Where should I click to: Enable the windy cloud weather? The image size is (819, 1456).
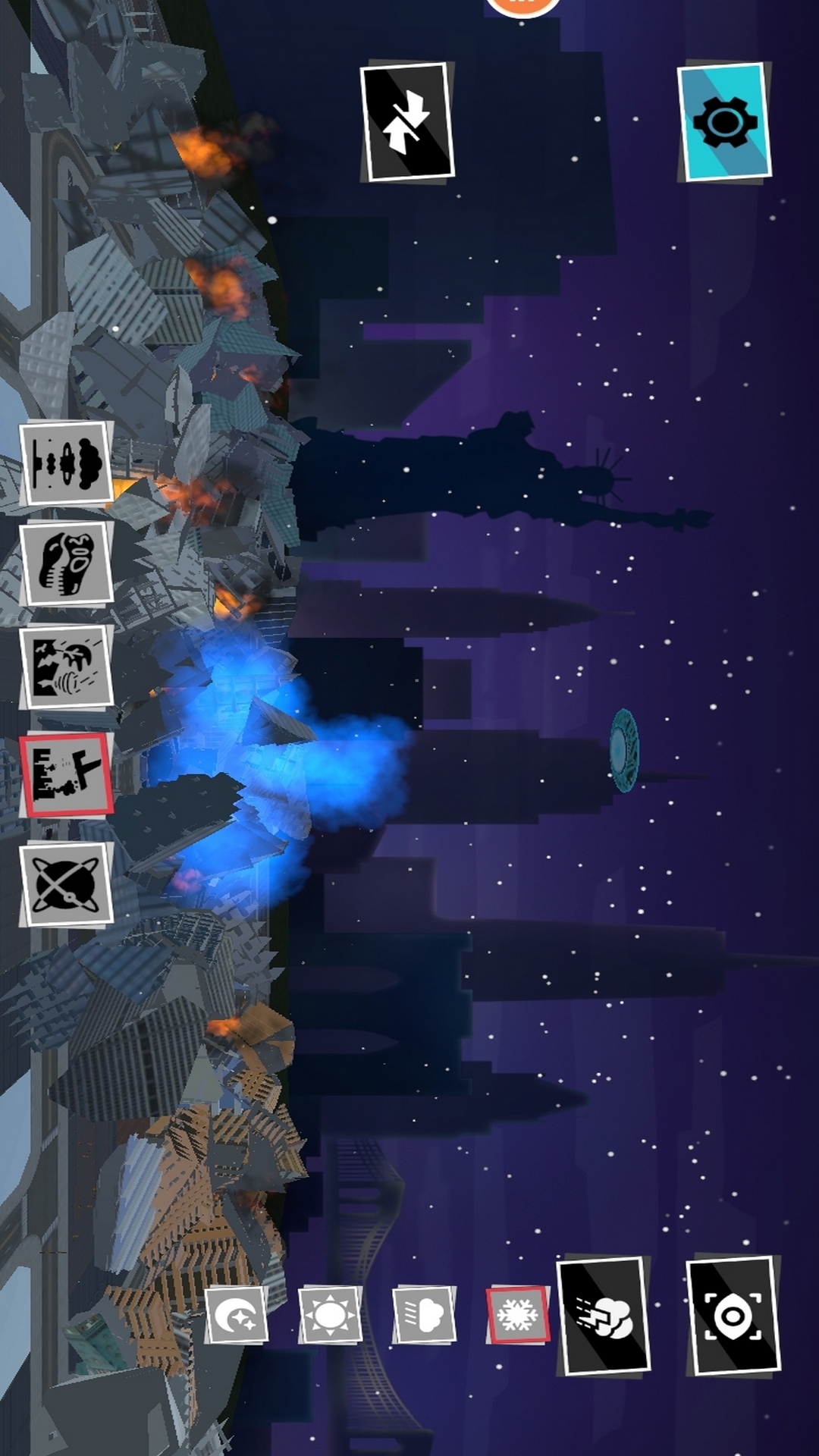pyautogui.click(x=424, y=1315)
